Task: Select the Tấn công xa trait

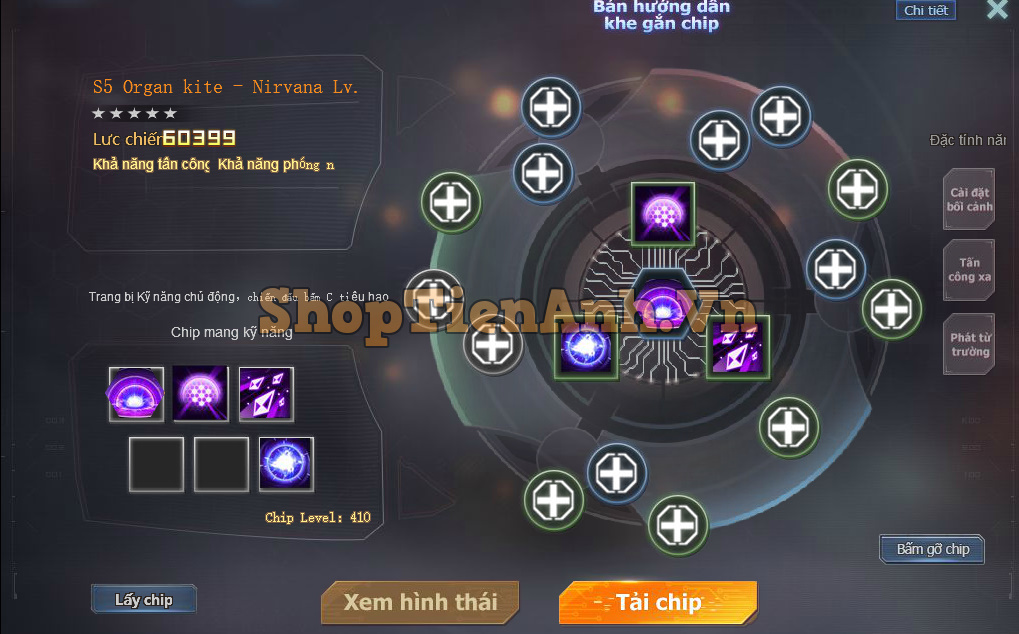Action: click(x=969, y=270)
